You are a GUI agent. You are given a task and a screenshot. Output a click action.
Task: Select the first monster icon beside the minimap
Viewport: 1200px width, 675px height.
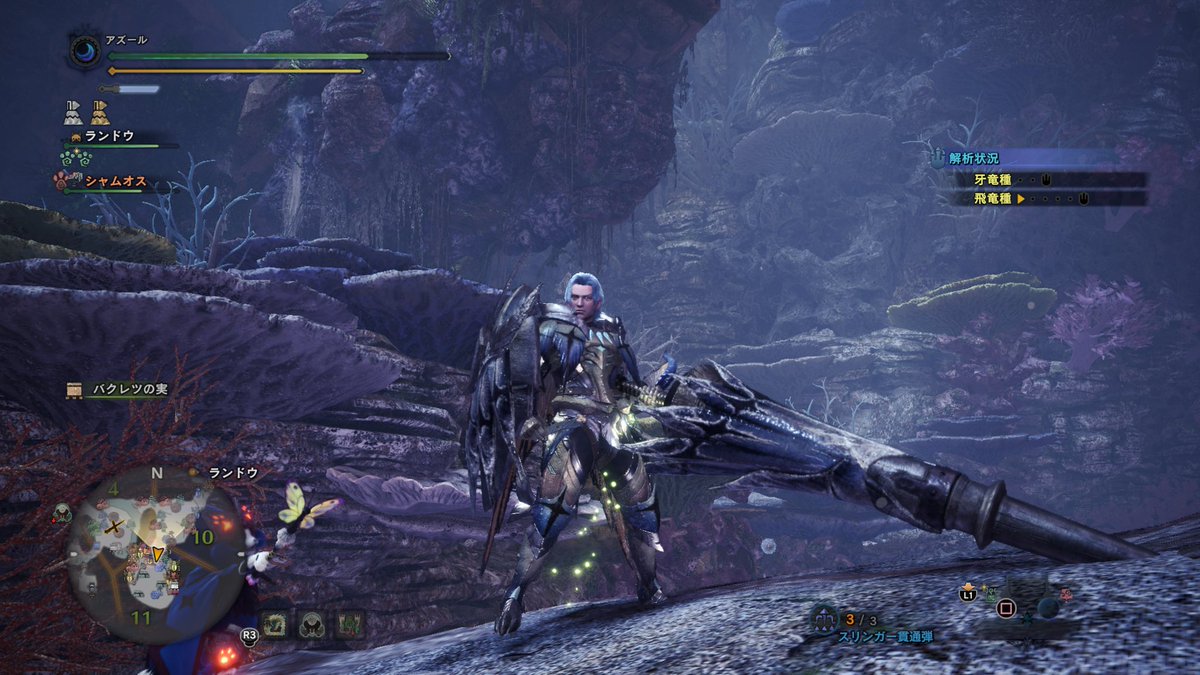click(x=277, y=623)
